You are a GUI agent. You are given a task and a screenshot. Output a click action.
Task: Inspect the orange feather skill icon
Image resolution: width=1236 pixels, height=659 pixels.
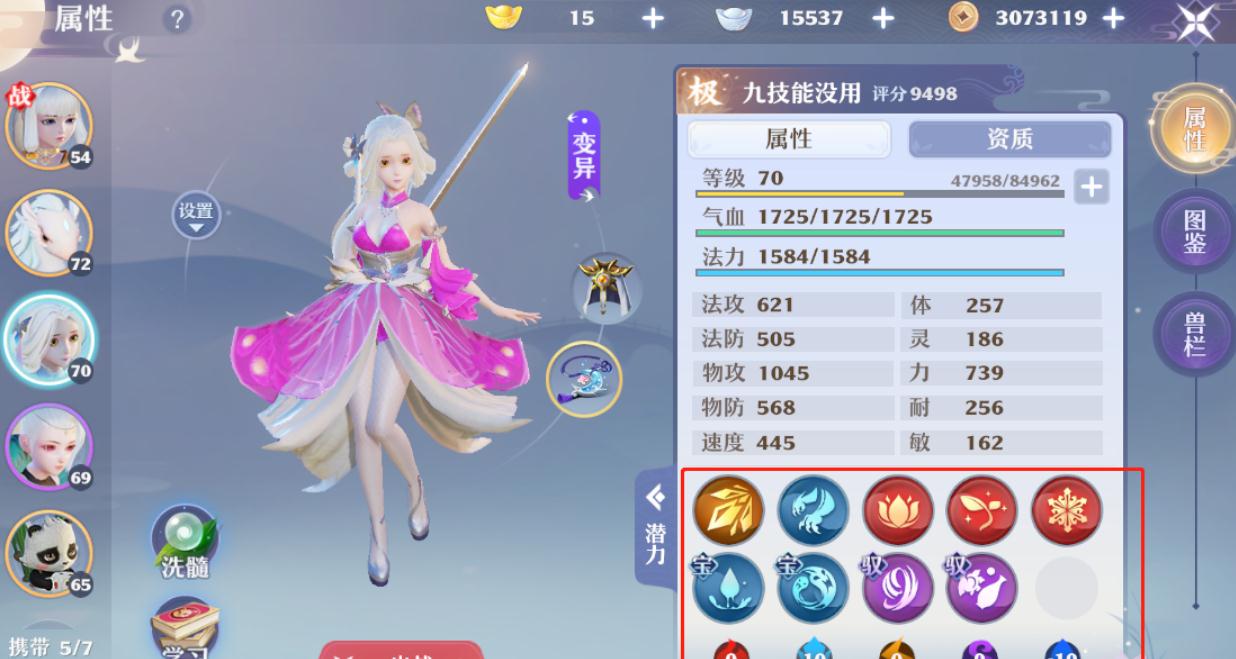(x=728, y=510)
